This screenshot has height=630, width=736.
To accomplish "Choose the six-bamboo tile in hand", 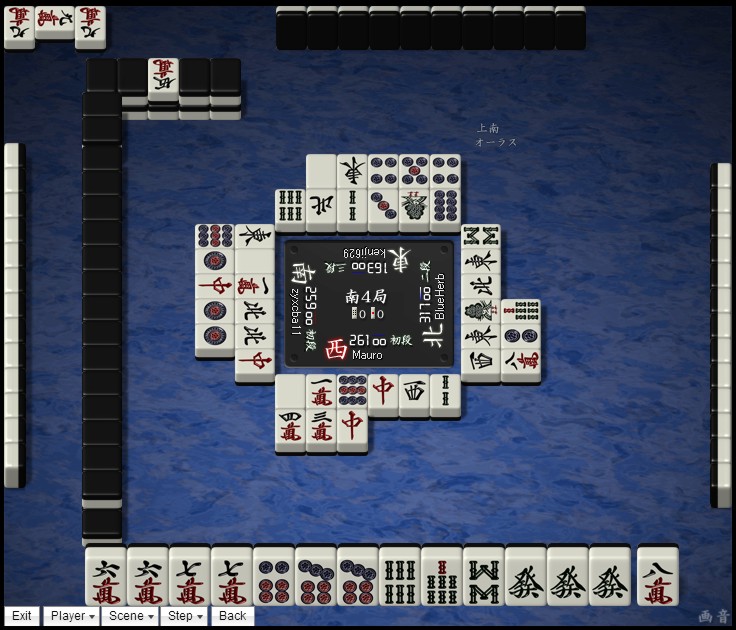I will pos(400,577).
